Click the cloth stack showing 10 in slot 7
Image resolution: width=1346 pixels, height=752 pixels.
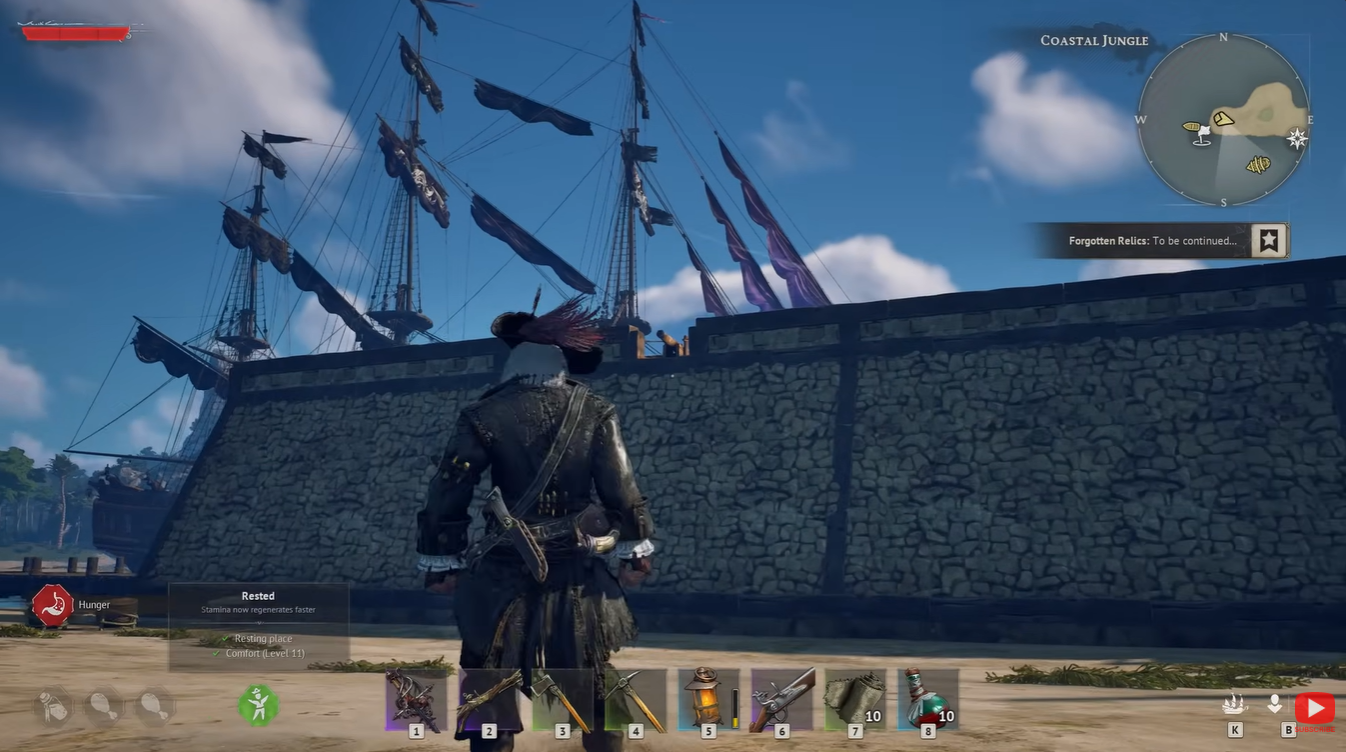852,698
